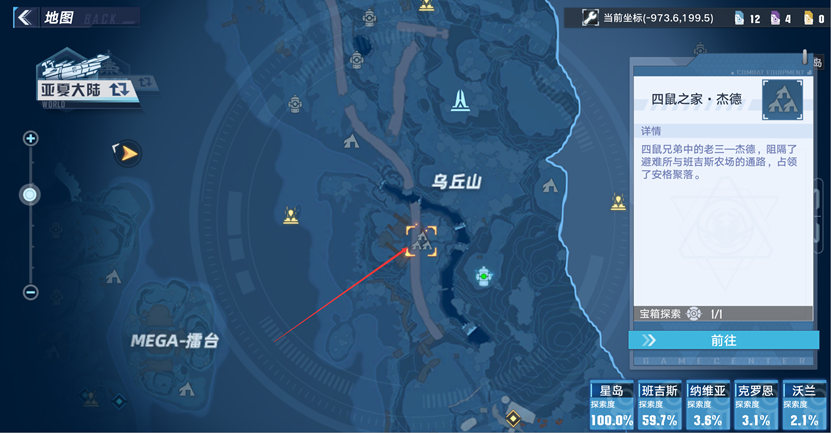Click the yellow arrow player position marker
This screenshot has height=433, width=831.
(127, 153)
